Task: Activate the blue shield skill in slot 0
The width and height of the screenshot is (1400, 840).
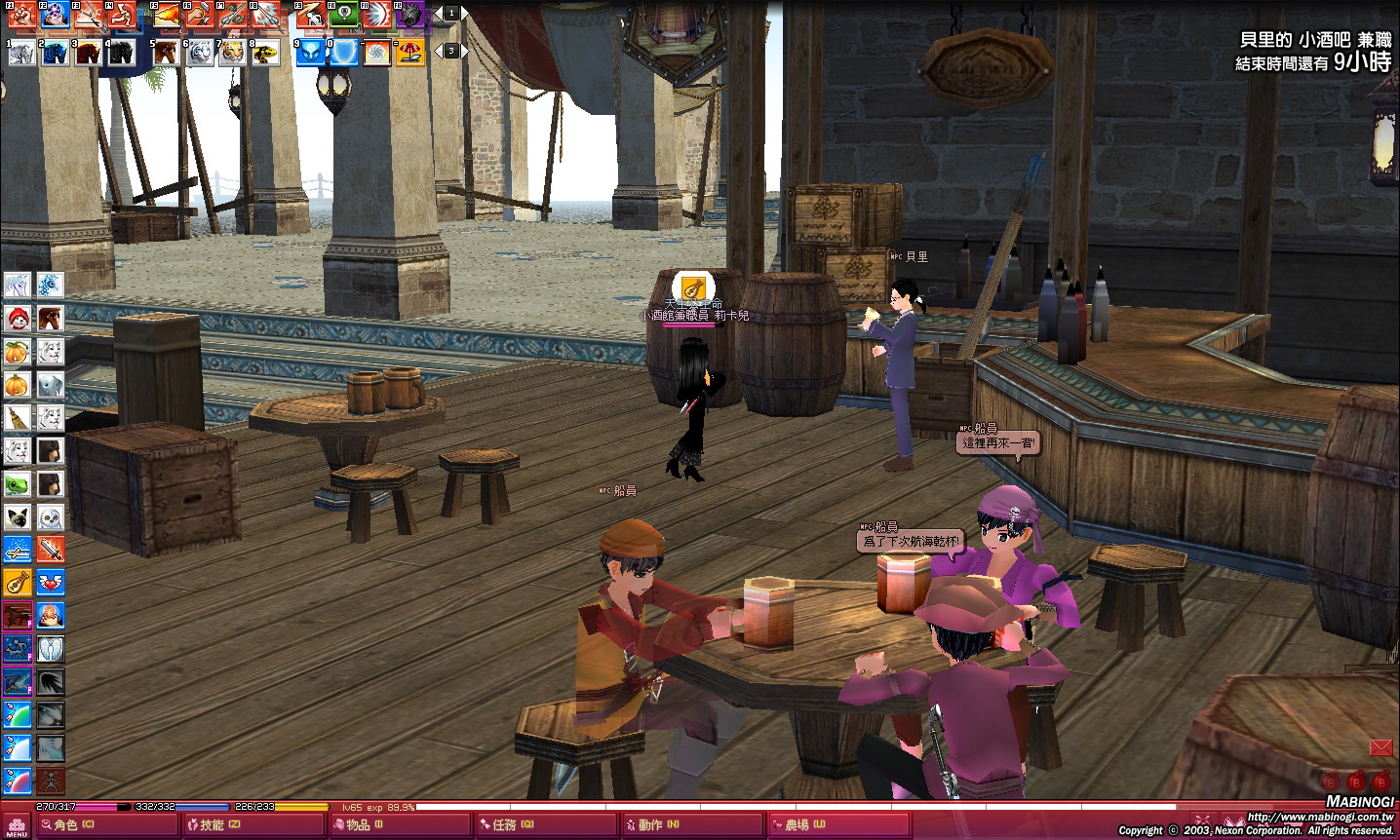Action: [x=343, y=53]
